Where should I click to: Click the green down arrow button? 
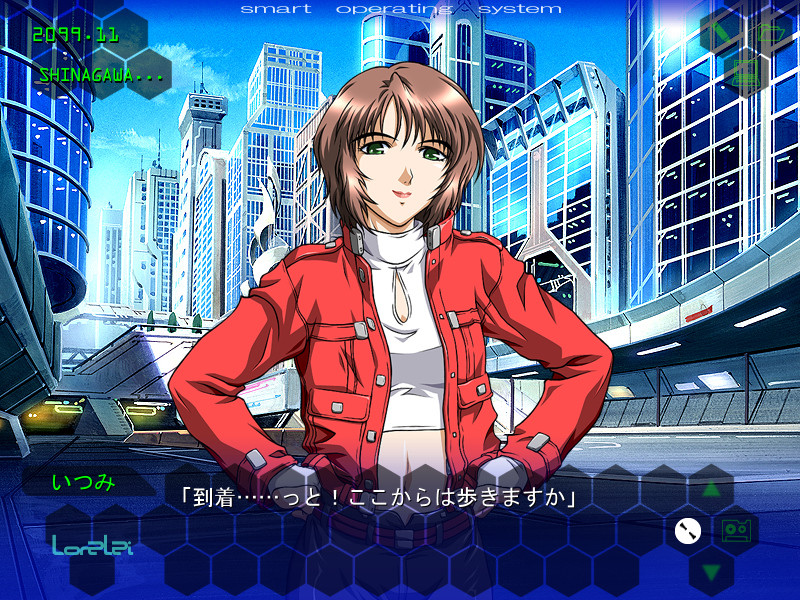click(x=711, y=572)
